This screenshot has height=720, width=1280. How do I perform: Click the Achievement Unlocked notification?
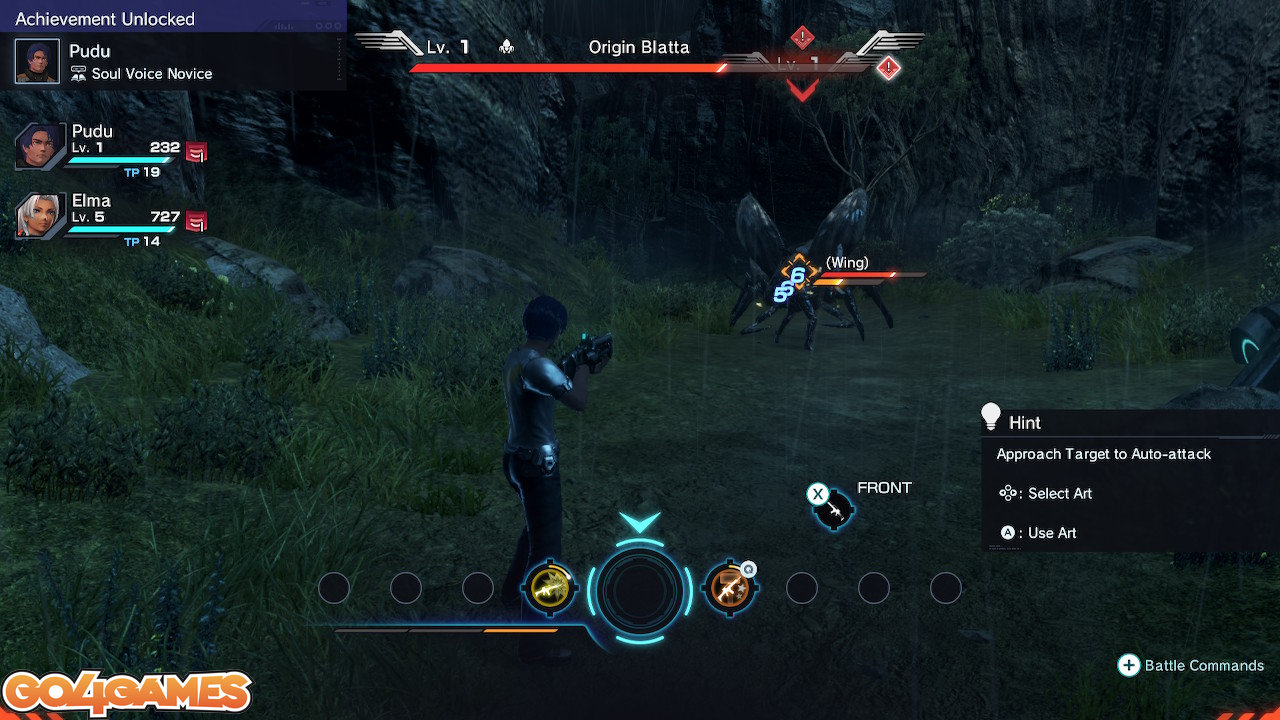(x=173, y=46)
